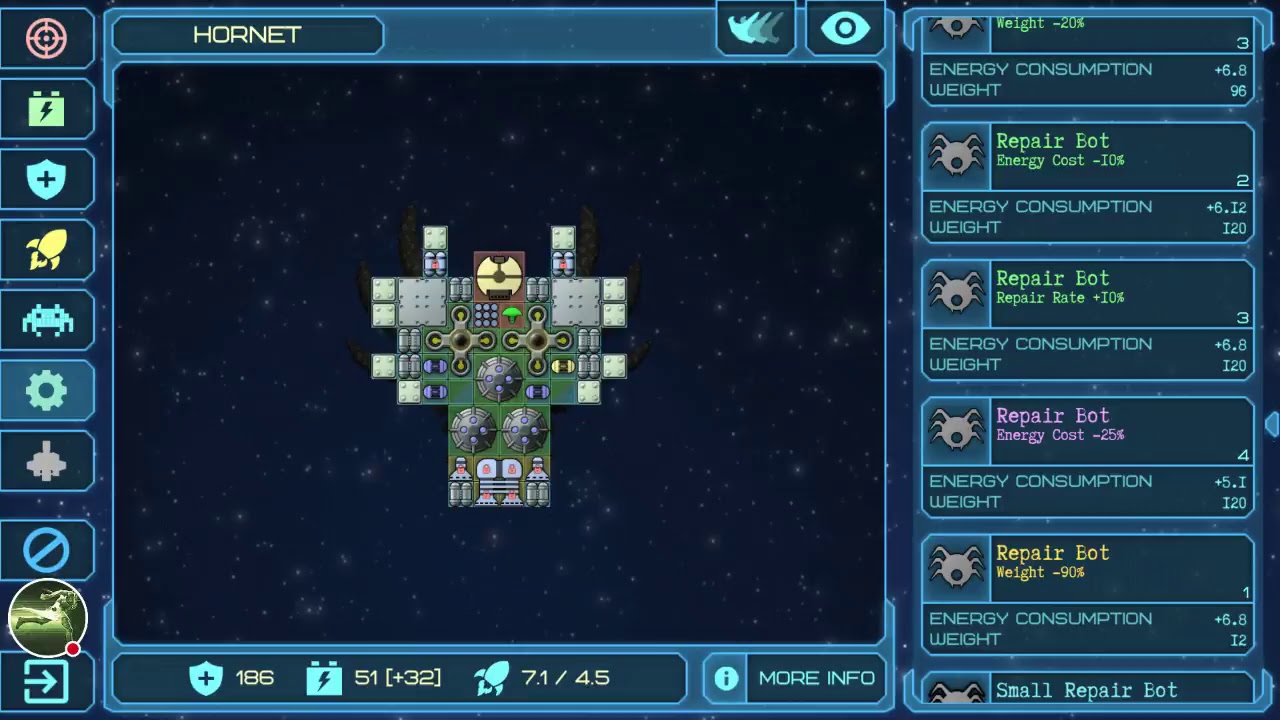Screen dimensions: 1280x720
Task: Choose Repair Bot with Weight -90%
Action: [1087, 594]
